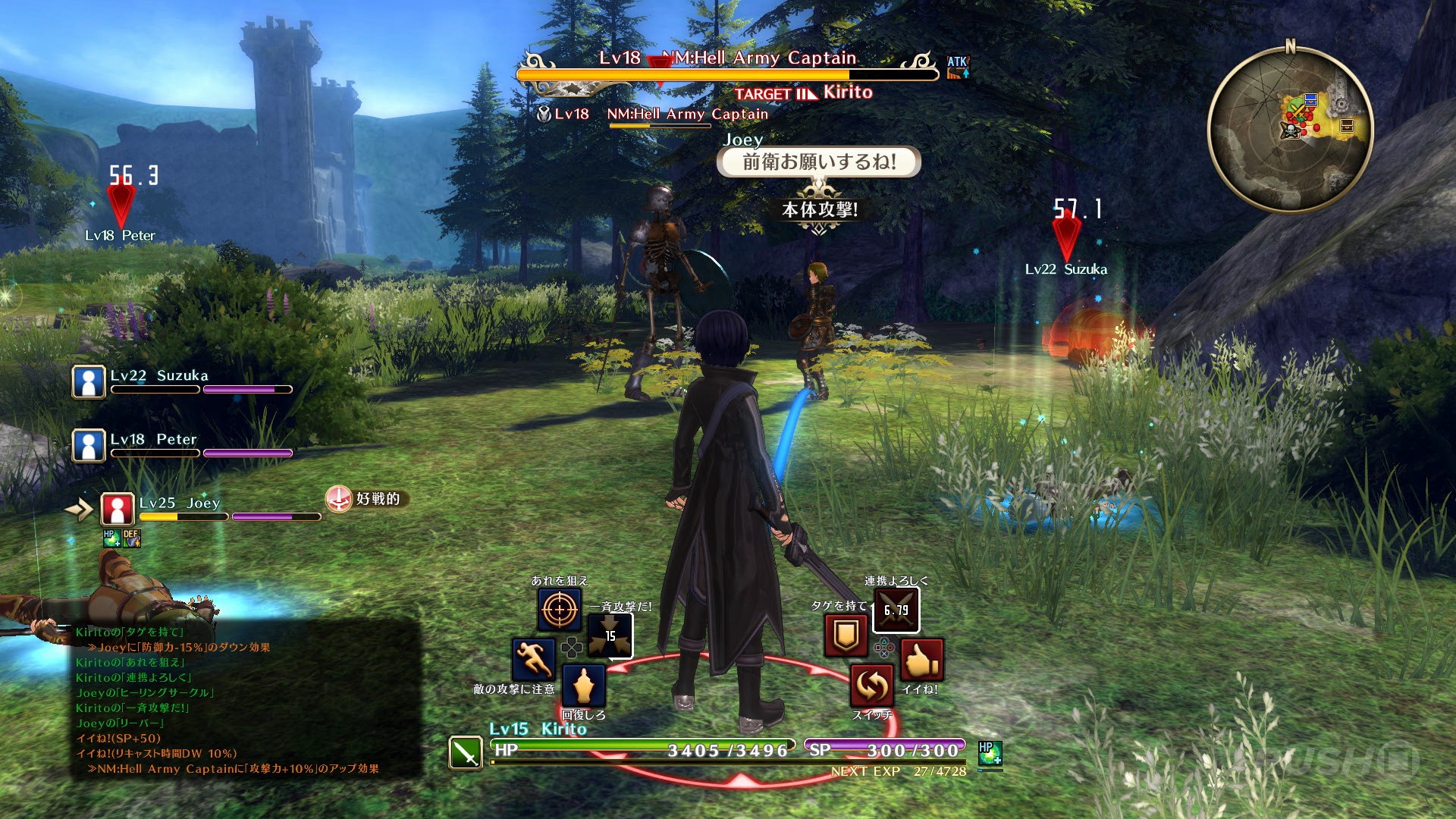Open Suzuka's party member portrait thumbnail
Screen dimensions: 1456x819
tap(87, 381)
